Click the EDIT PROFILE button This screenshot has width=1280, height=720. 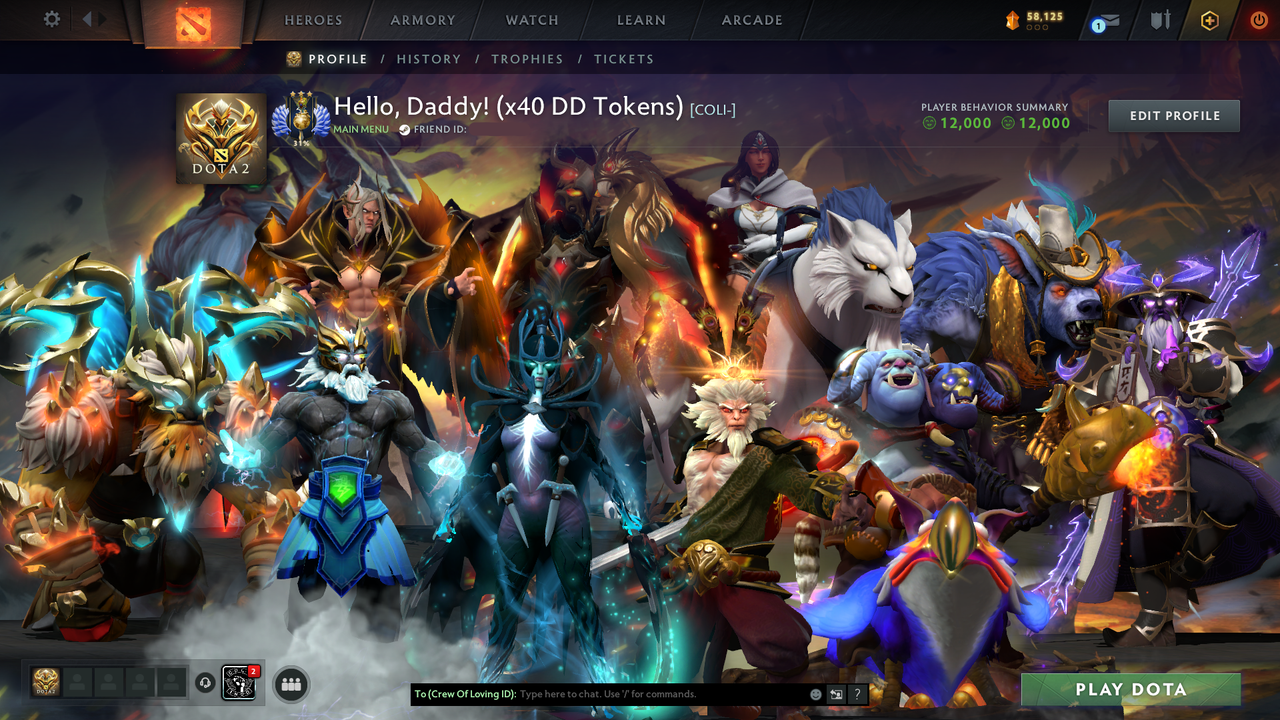(1173, 115)
